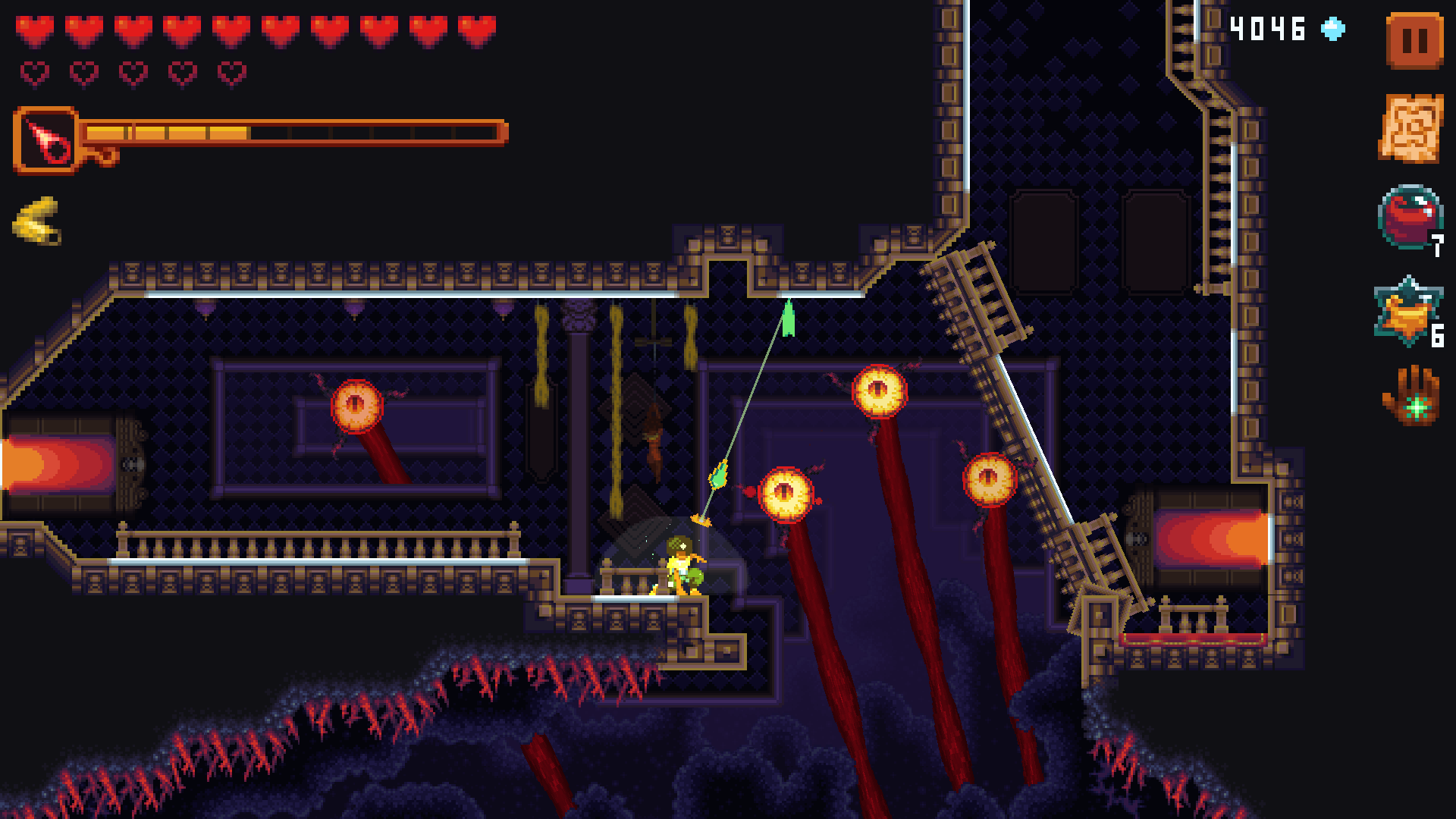Viewport: 1456px width, 819px height.
Task: Click the leftmost empty pink heart outline
Action: click(x=34, y=73)
